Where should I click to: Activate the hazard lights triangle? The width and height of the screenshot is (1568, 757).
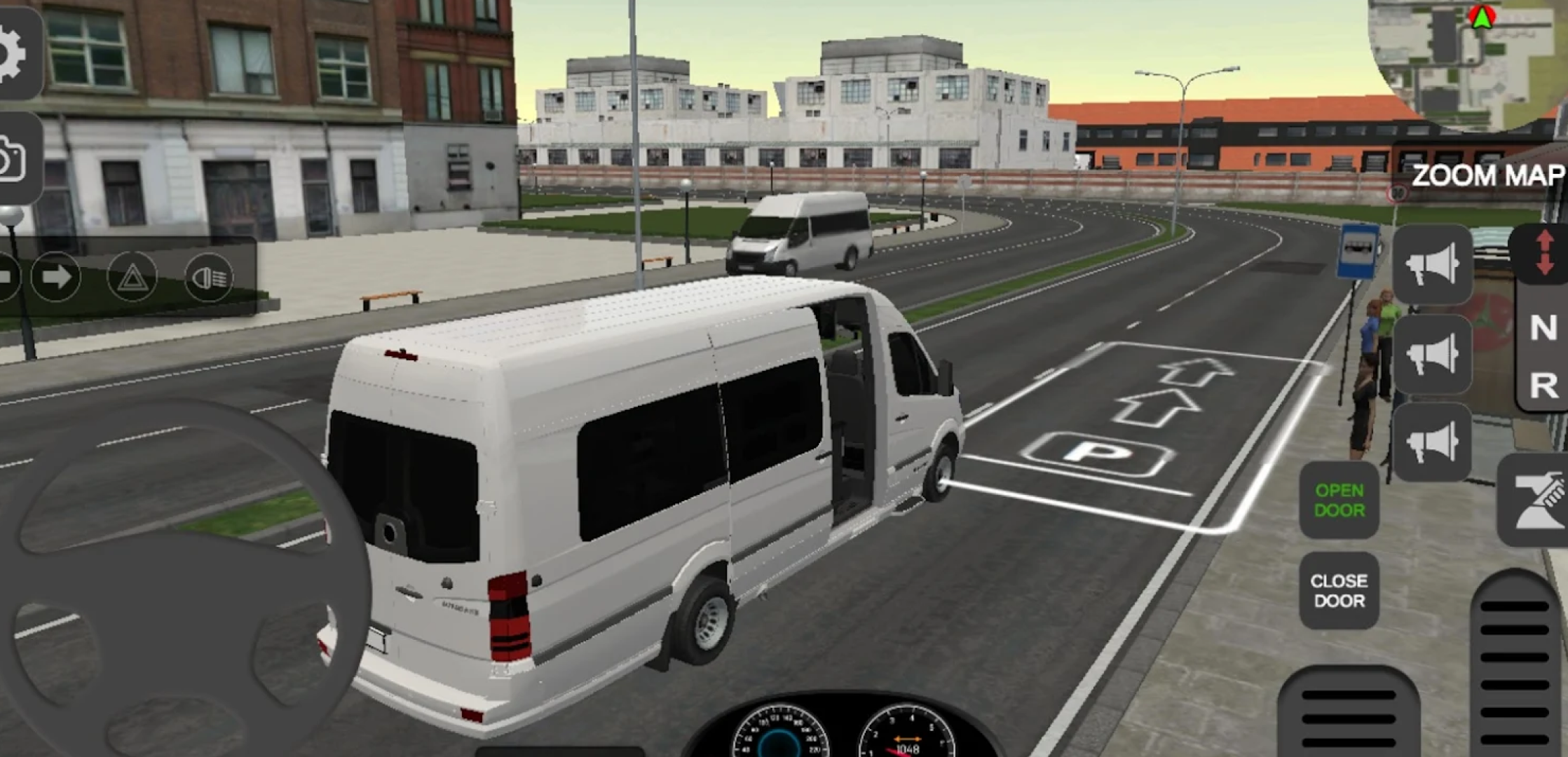click(x=133, y=278)
